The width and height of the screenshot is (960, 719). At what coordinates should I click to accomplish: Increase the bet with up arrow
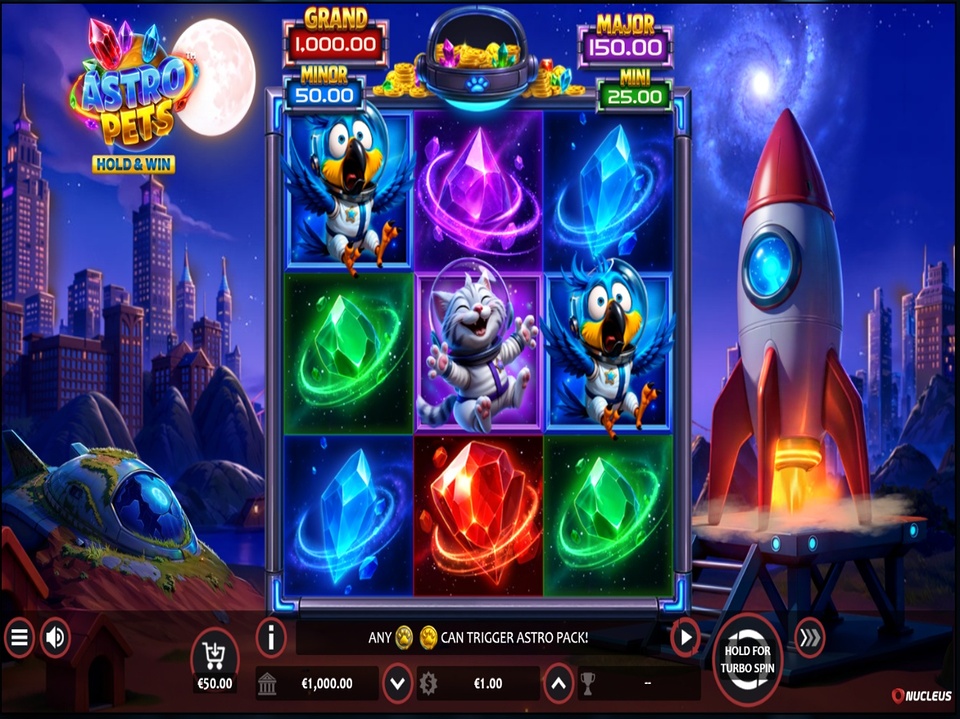tap(559, 684)
